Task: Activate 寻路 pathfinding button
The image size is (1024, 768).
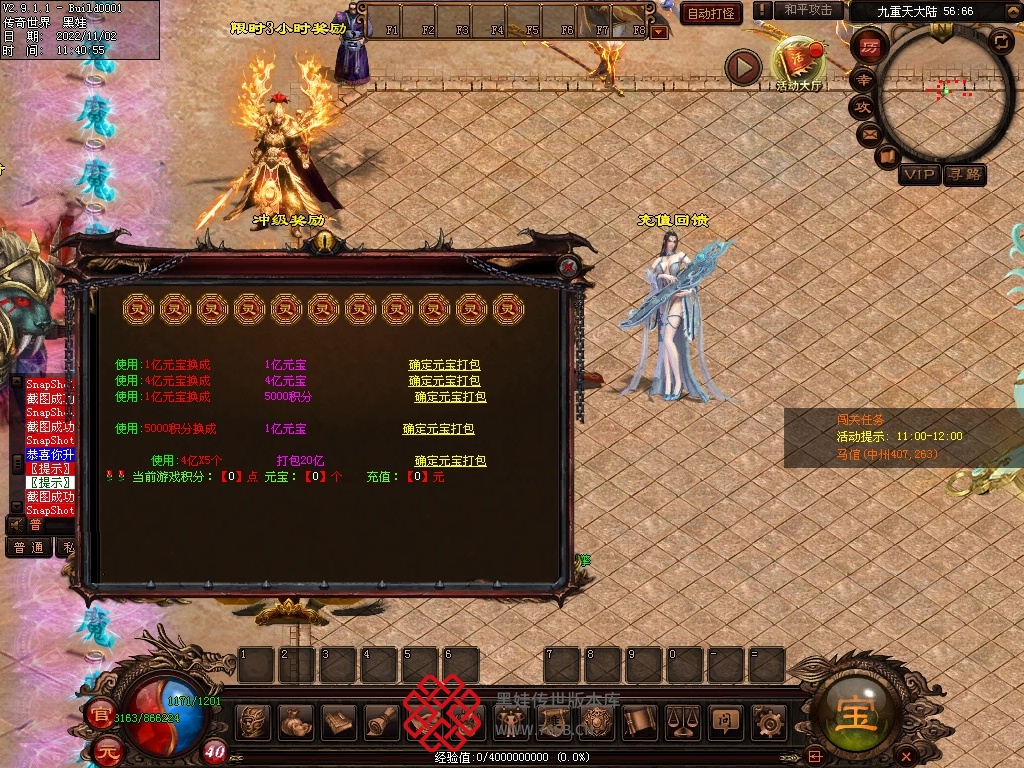Action: [x=965, y=175]
